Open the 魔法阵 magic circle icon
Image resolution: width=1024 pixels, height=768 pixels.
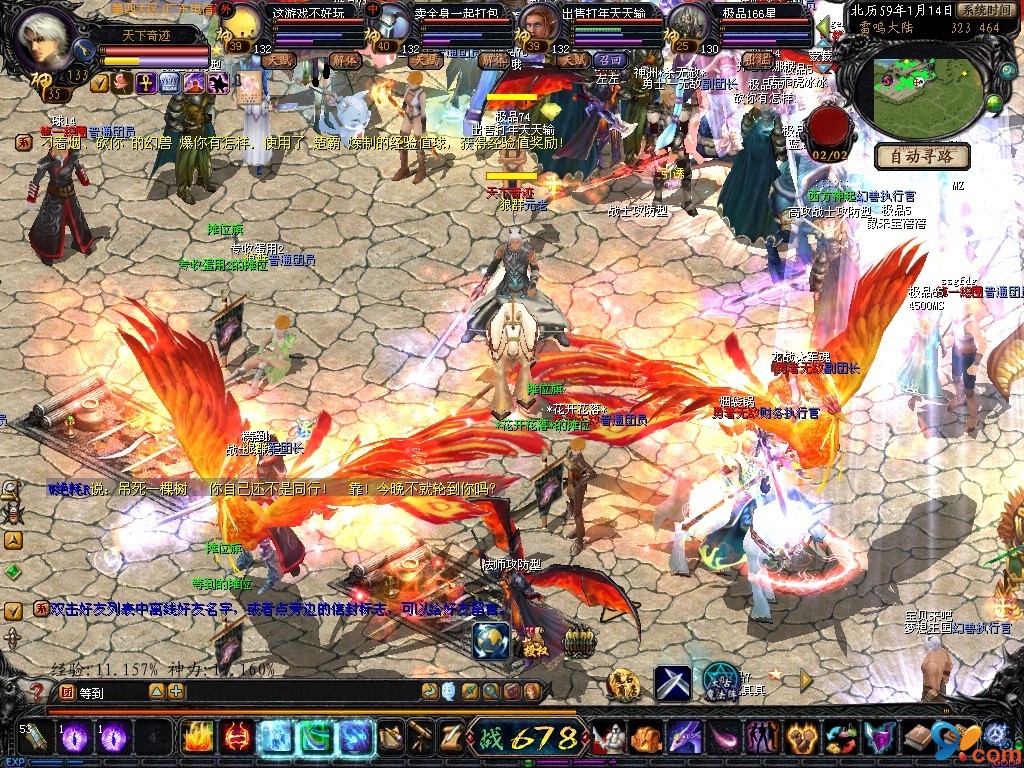[720, 681]
